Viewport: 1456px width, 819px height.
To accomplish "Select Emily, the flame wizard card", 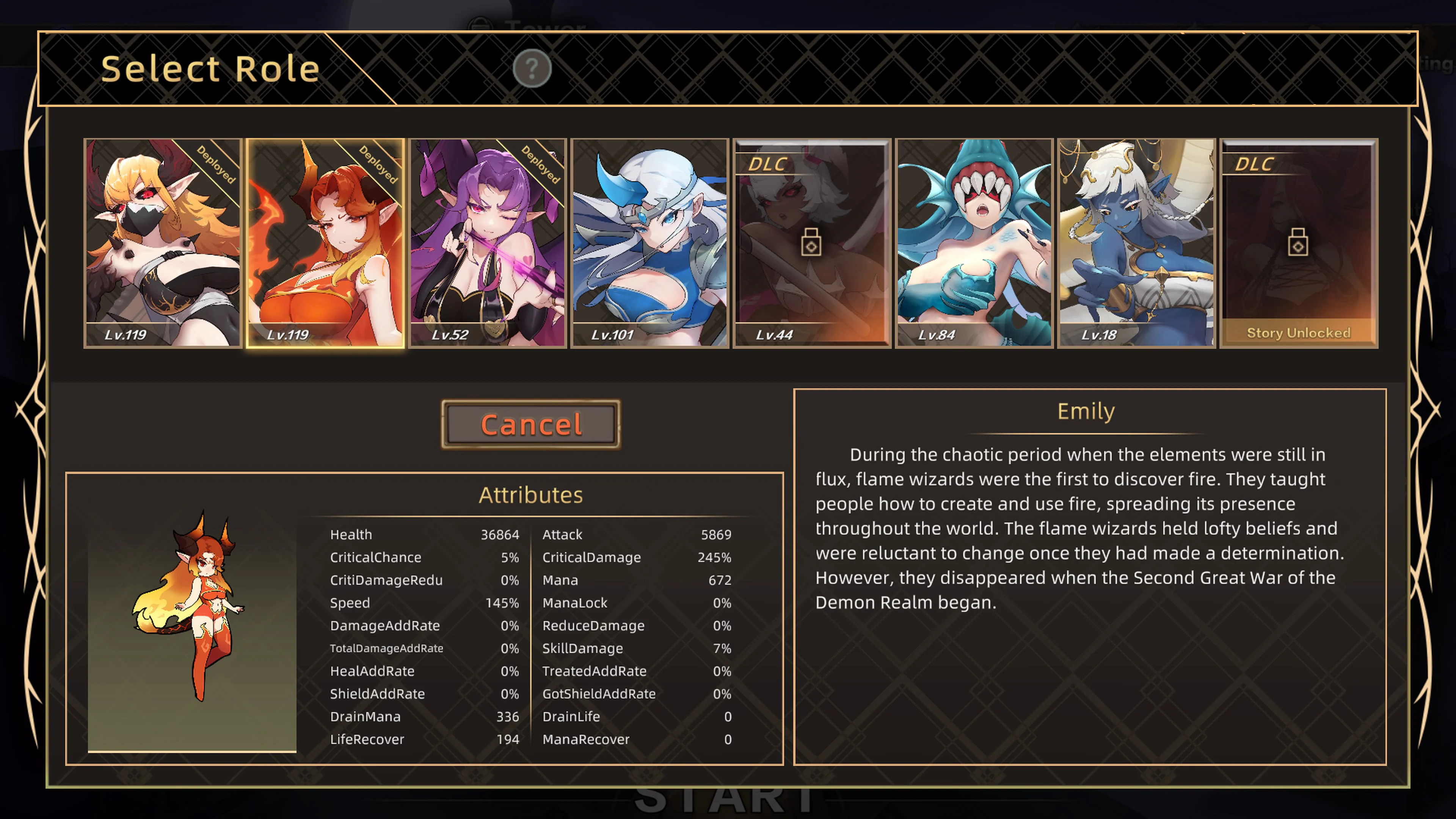I will [x=325, y=243].
